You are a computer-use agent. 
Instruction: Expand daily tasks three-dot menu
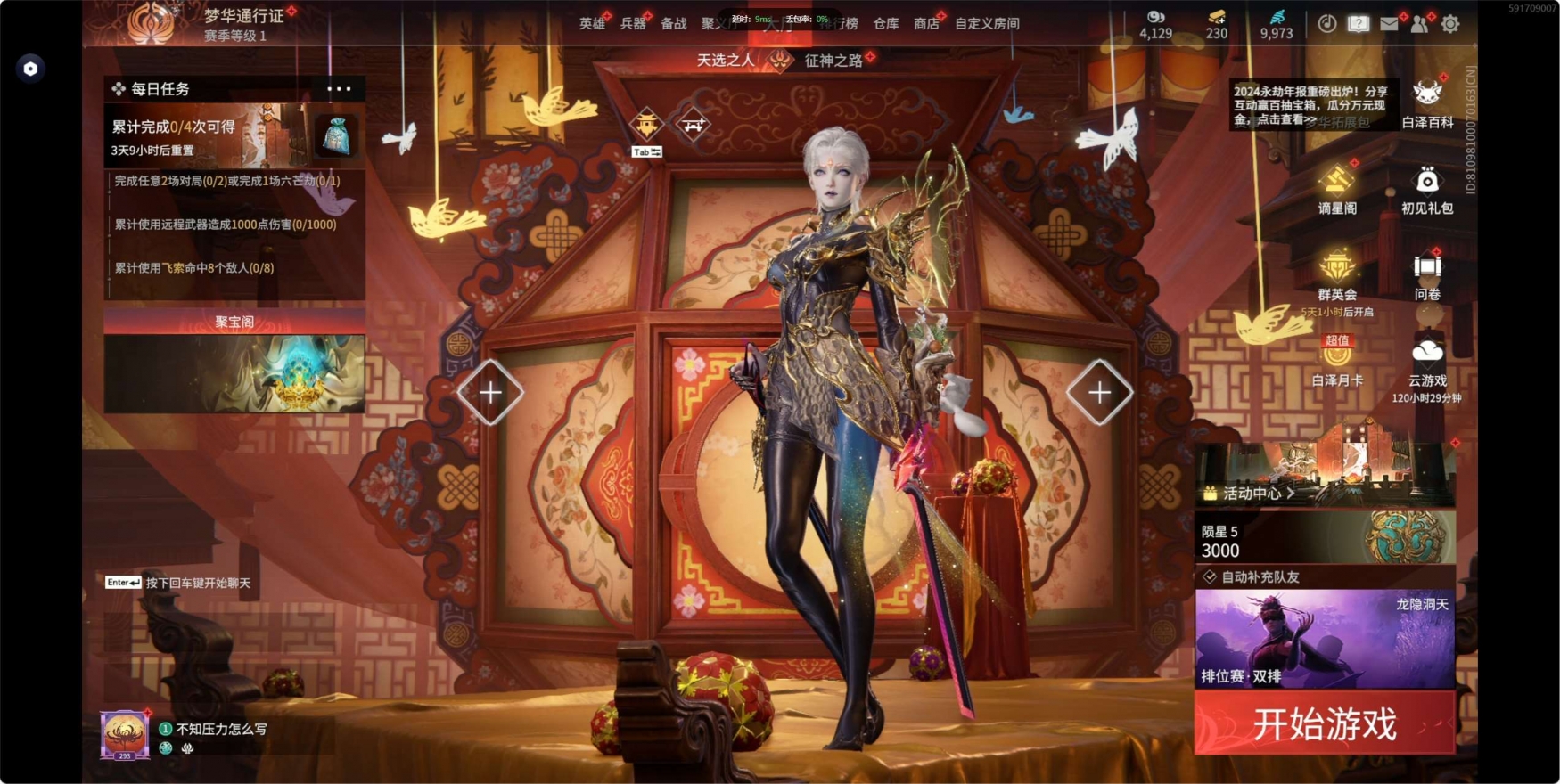tap(339, 89)
